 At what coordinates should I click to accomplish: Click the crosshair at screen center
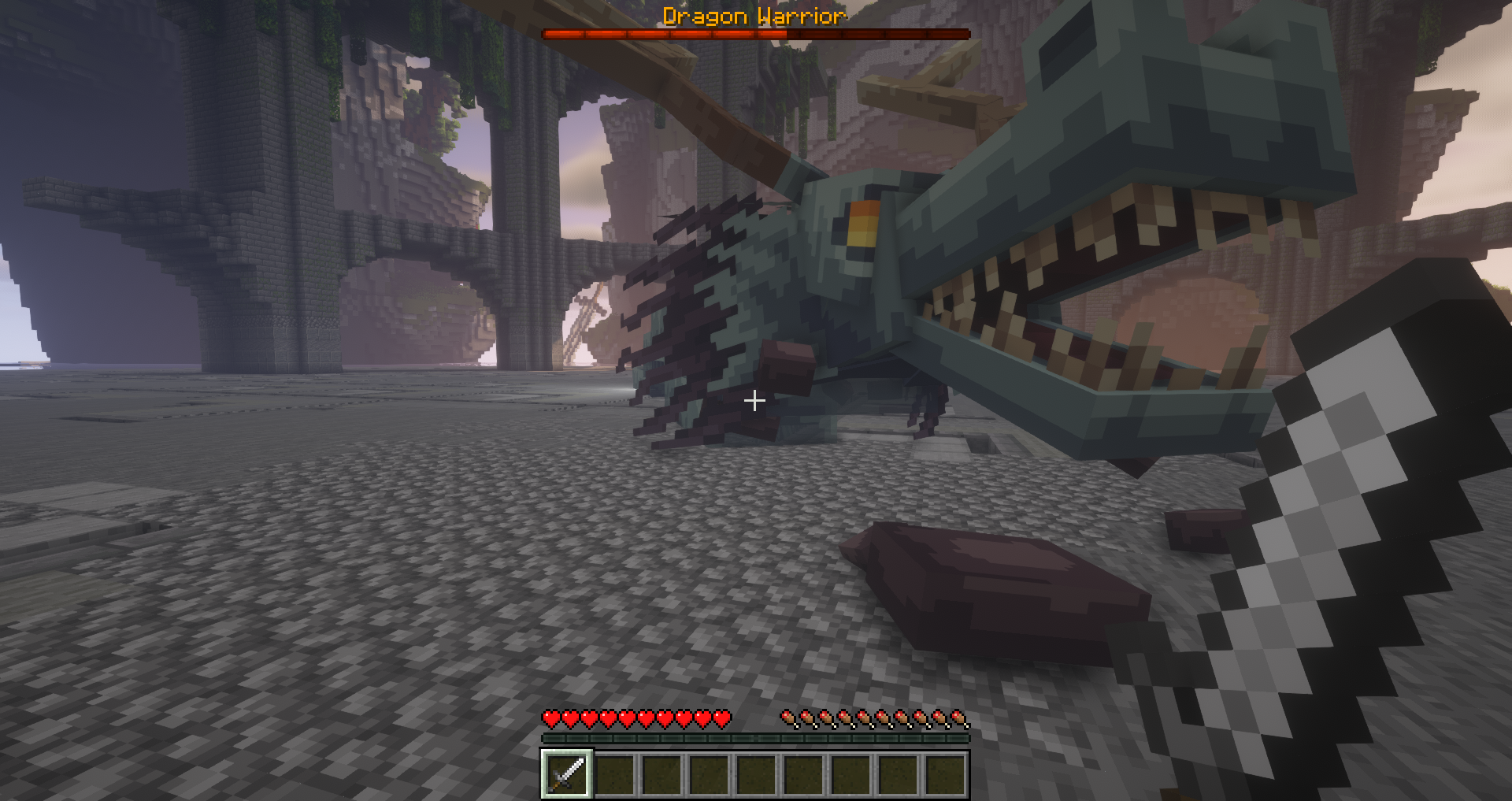[x=754, y=401]
